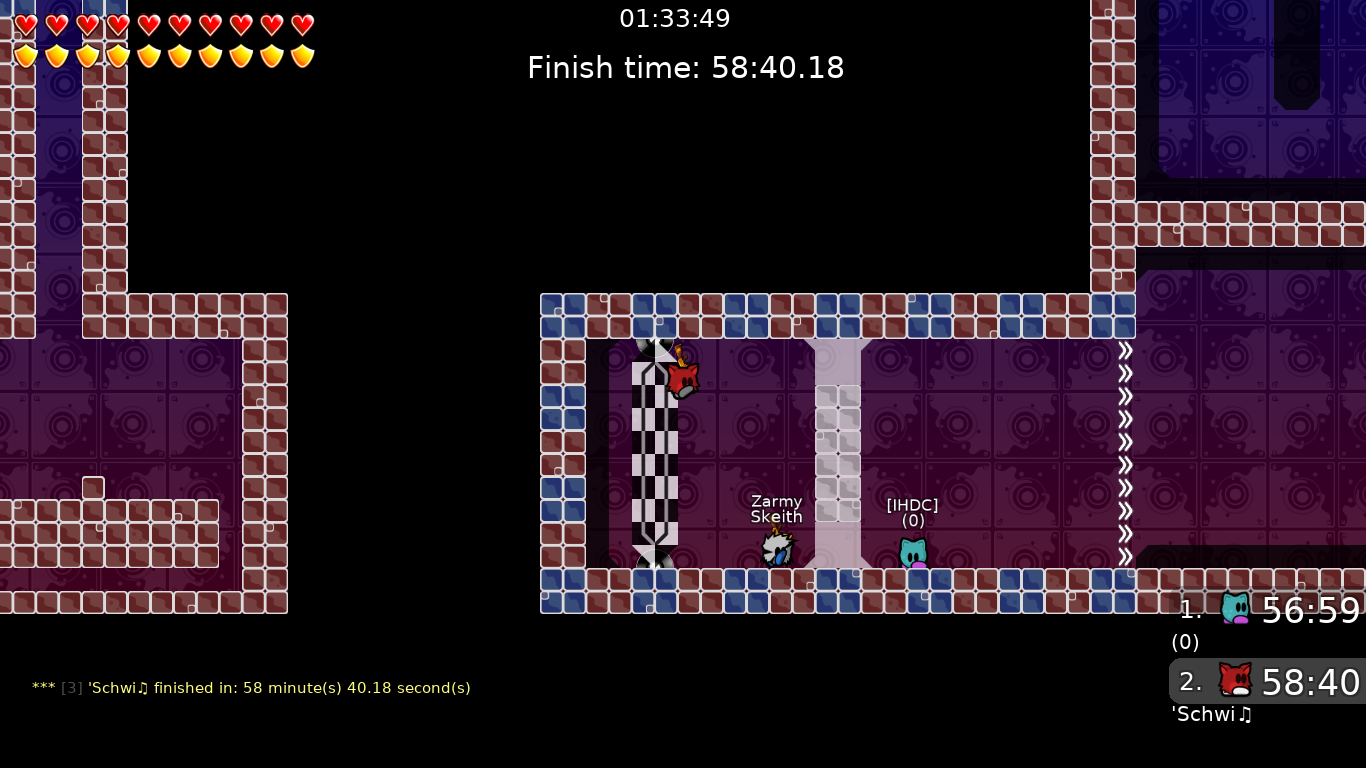Viewport: 1366px width, 768px height.
Task: Click the teal tee avatar in first place
Action: pos(1236,608)
